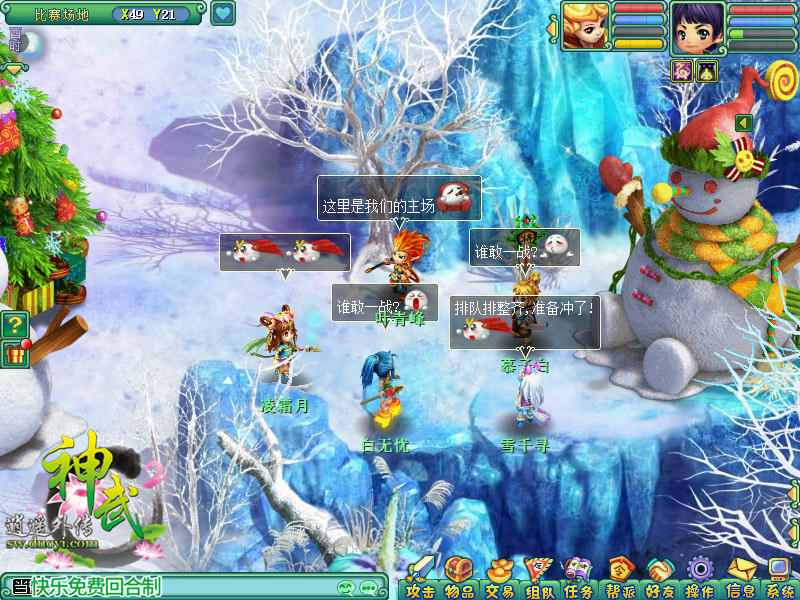Open the 组队 team panel
Screen dimensions: 800x600
pos(539,578)
